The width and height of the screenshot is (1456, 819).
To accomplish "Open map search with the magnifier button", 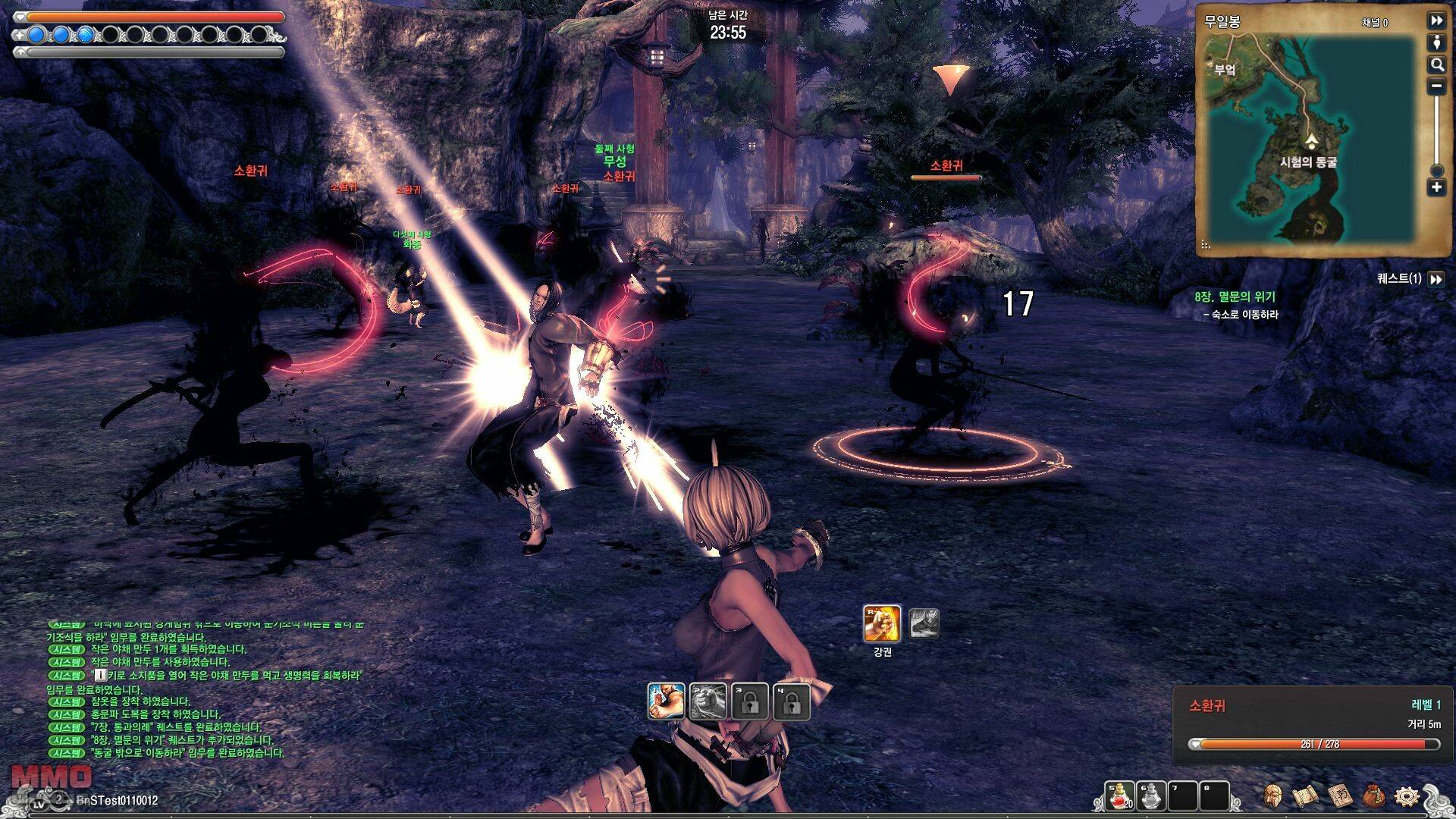I will pyautogui.click(x=1436, y=64).
